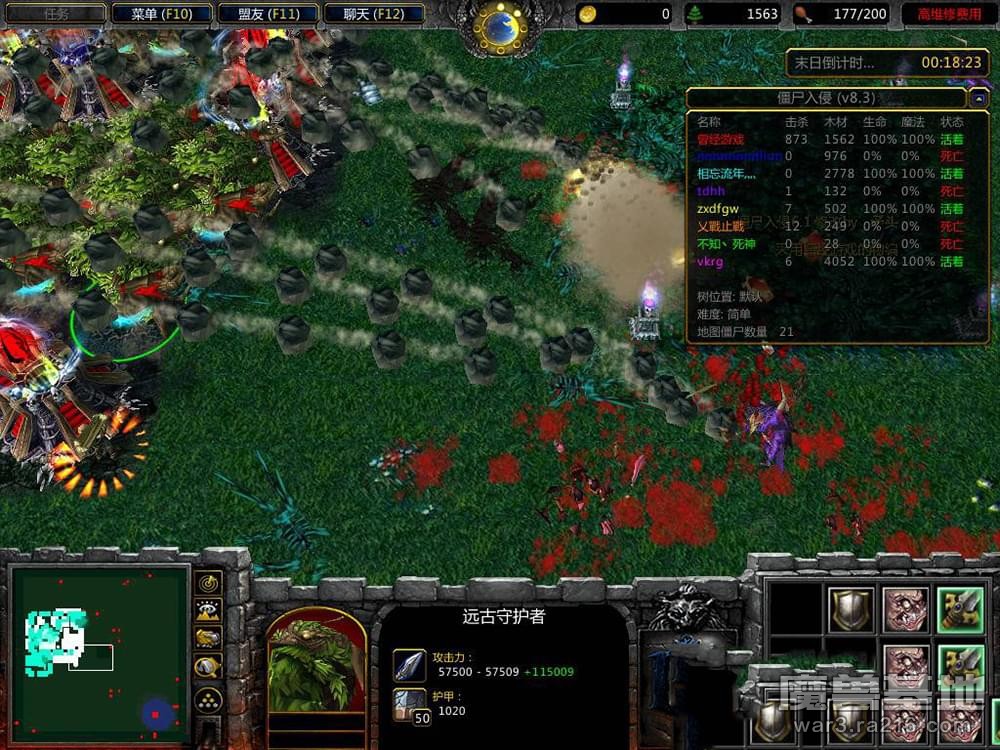Toggle the creep camp display button
Image resolution: width=1000 pixels, height=750 pixels.
pyautogui.click(x=209, y=666)
